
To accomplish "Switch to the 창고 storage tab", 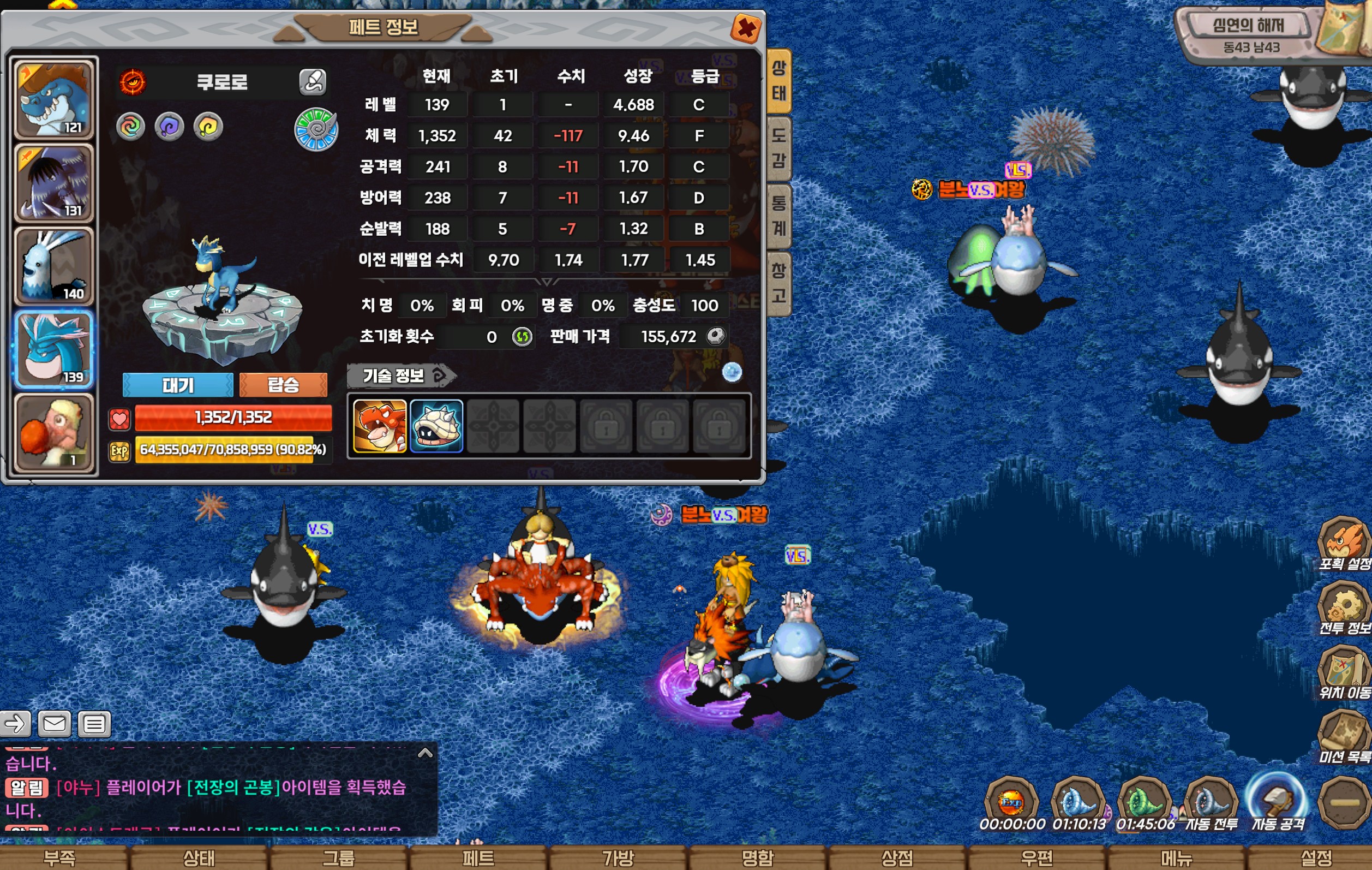I will click(779, 283).
